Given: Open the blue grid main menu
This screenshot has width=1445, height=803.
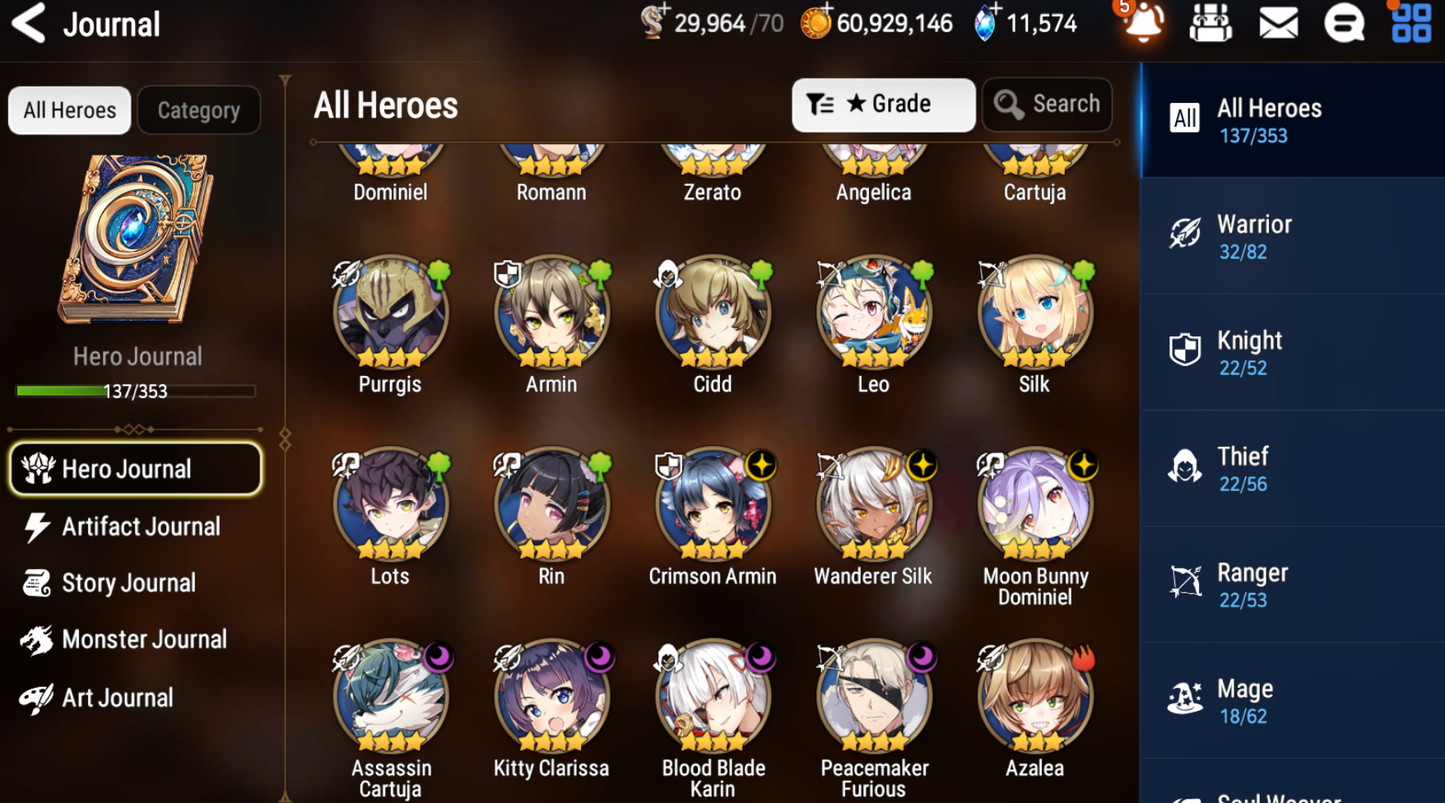Looking at the screenshot, I should point(1411,23).
